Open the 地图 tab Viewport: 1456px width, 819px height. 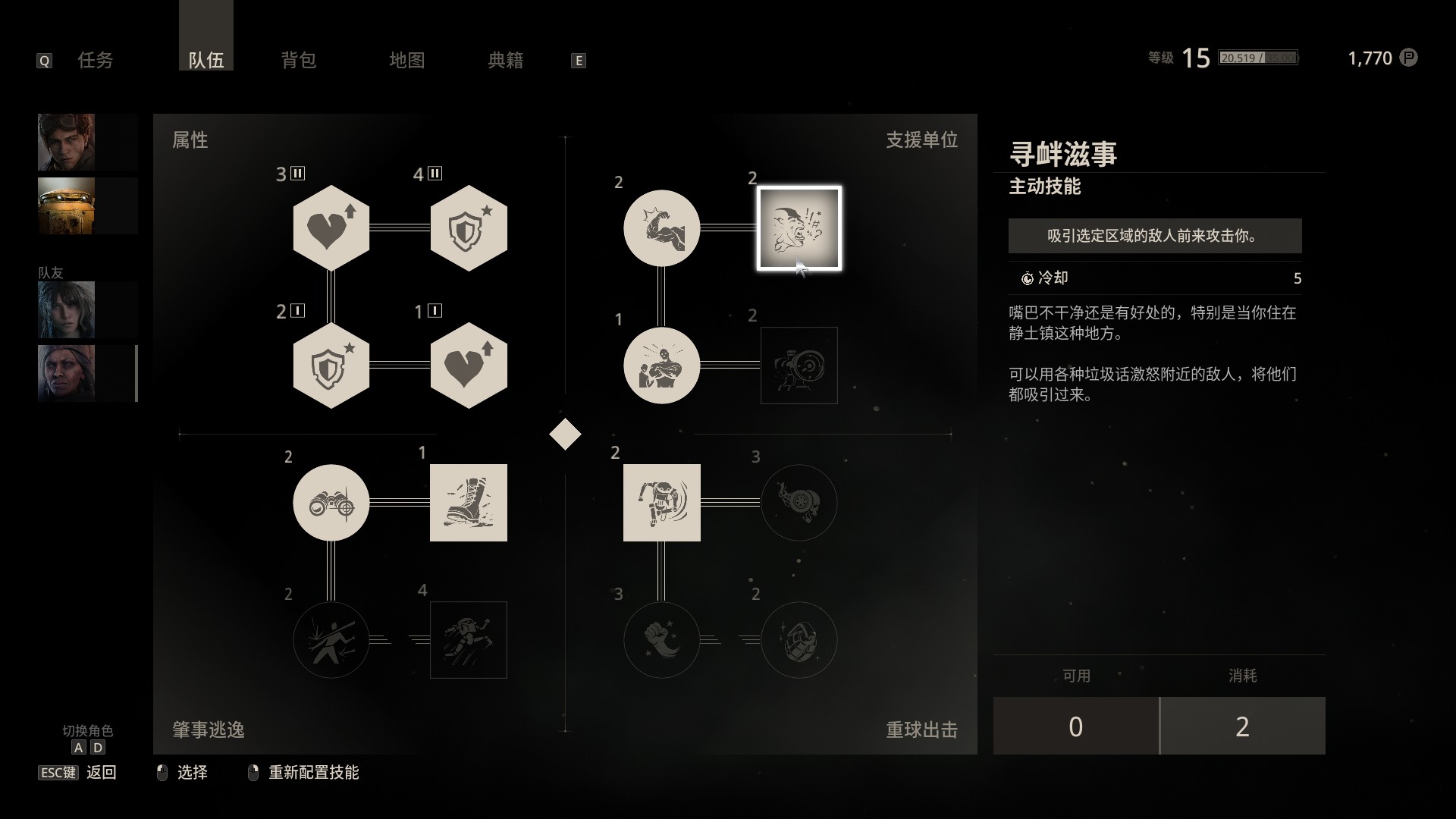pyautogui.click(x=406, y=60)
